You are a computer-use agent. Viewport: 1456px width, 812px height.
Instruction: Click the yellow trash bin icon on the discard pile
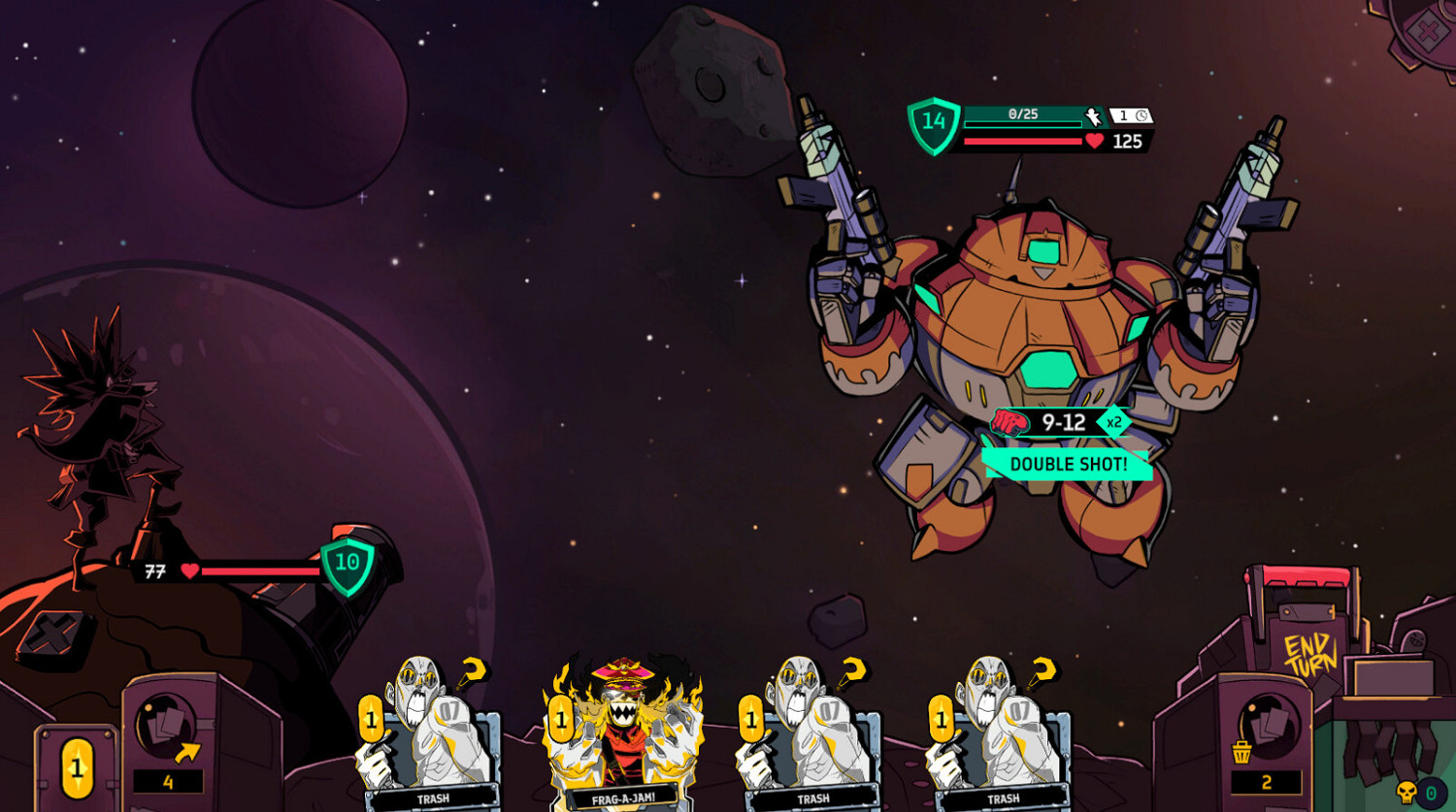tap(1241, 753)
